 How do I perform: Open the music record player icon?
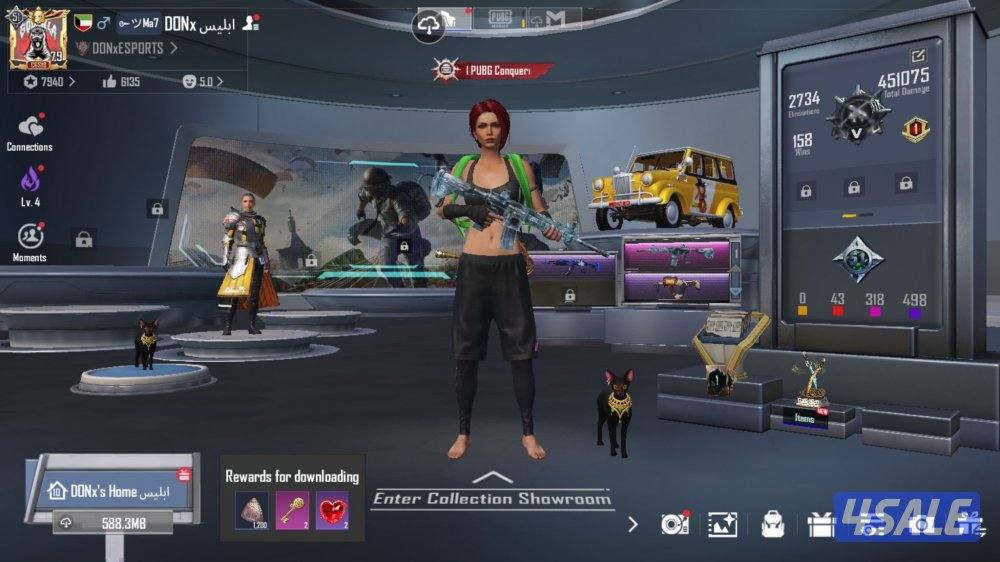675,523
